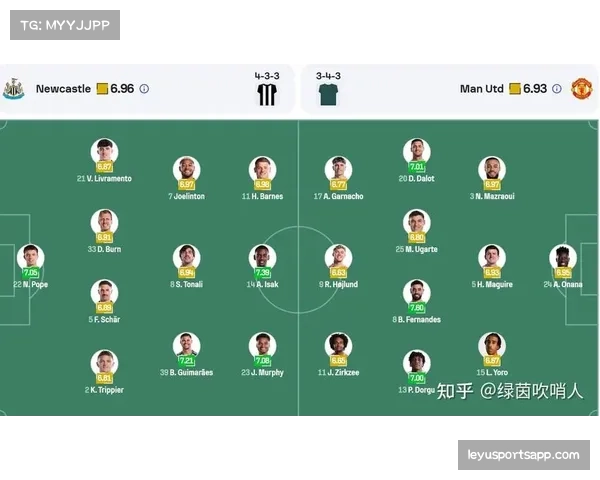Viewport: 600px width, 480px height.
Task: Open D. Burn's player card
Action: [104, 222]
